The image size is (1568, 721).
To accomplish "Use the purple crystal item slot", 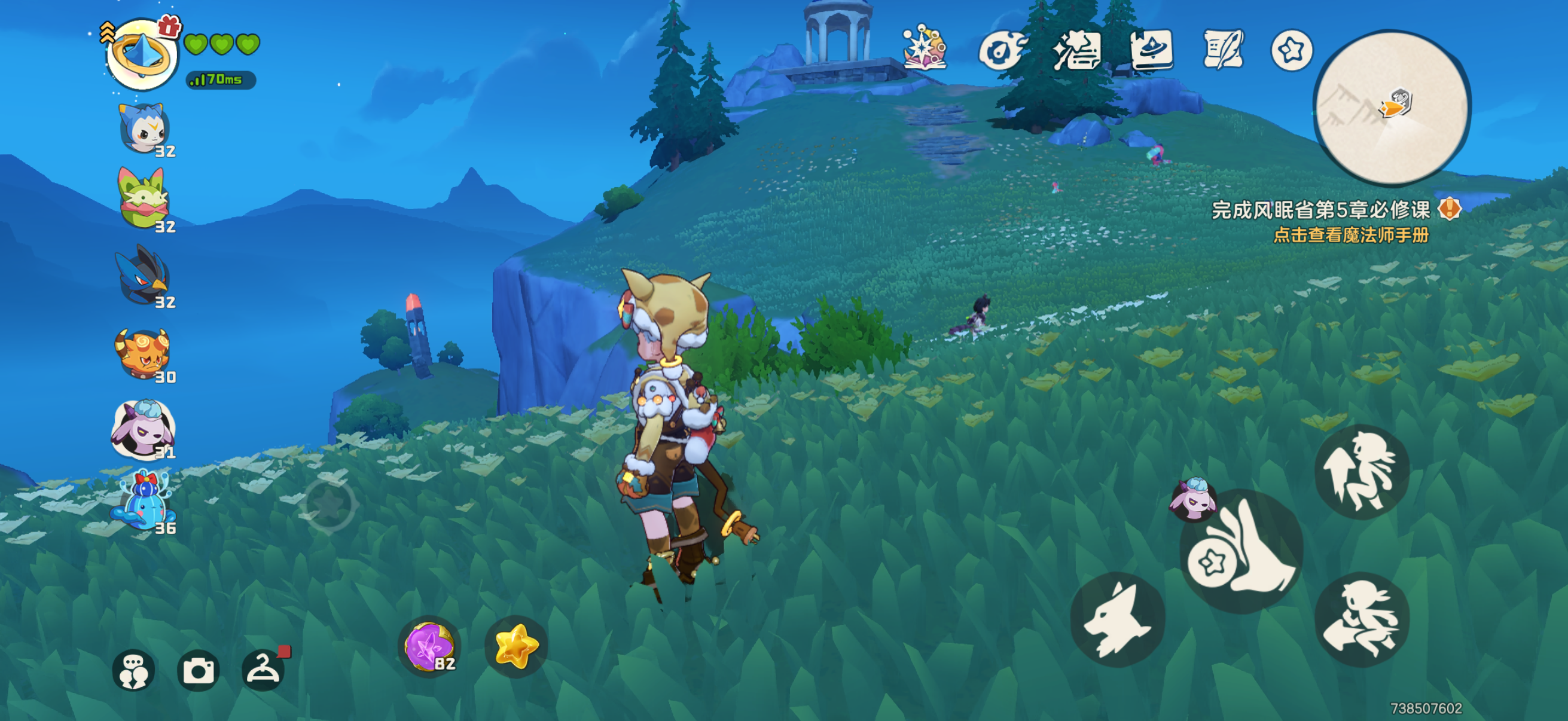I will tap(429, 646).
